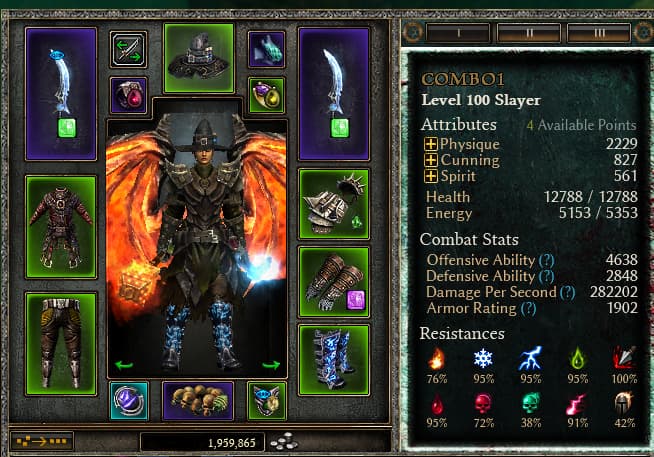Select the spiked shoulder armor slot
The image size is (654, 457).
tap(334, 204)
